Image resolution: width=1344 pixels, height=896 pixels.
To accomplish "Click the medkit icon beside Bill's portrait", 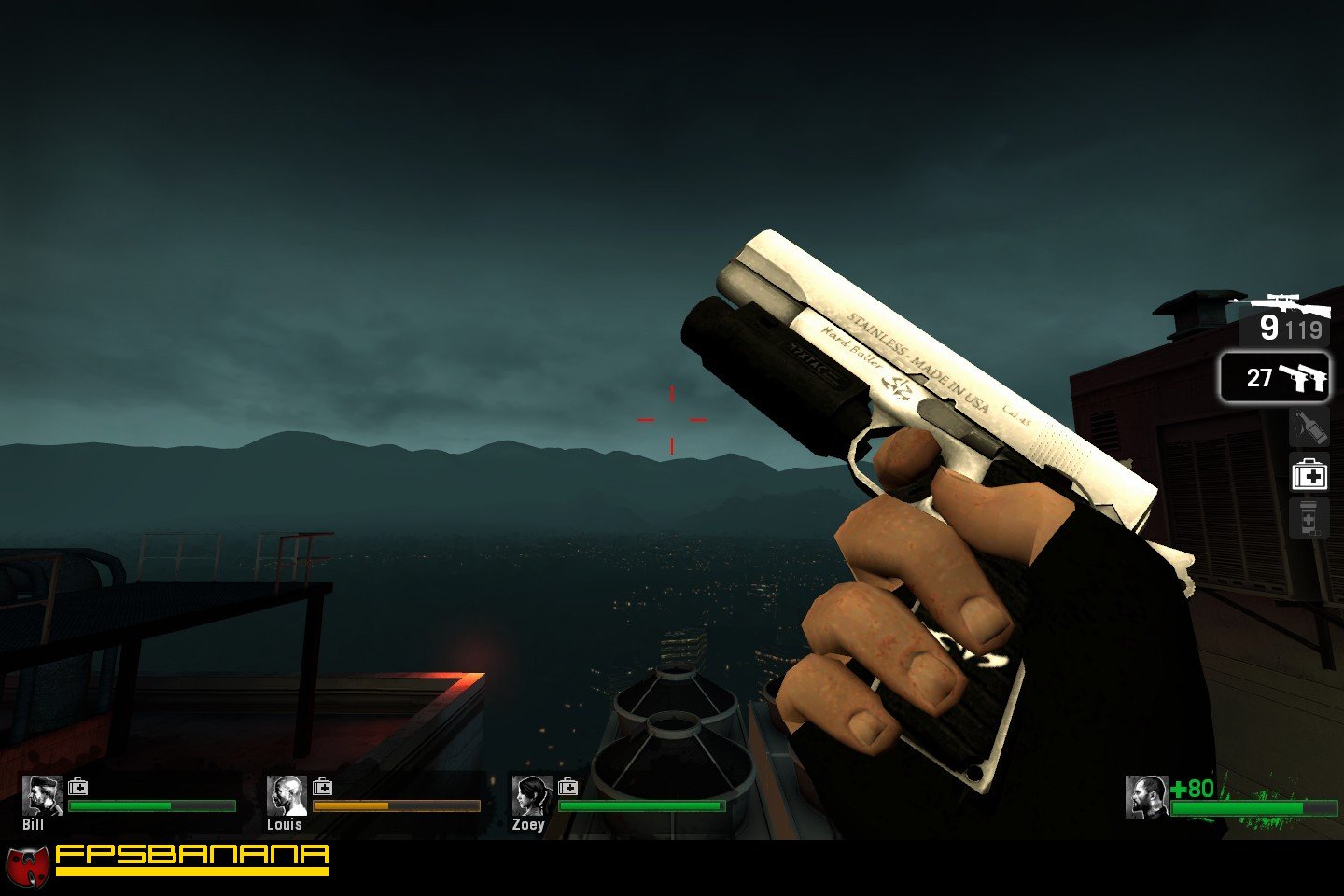I will click(x=79, y=789).
